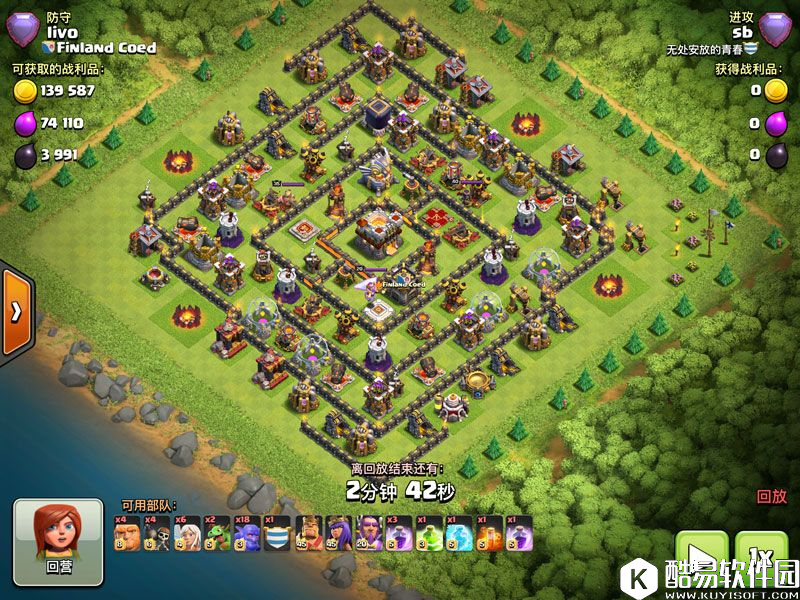The width and height of the screenshot is (800, 600).
Task: Open the orange side panel arrow
Action: pyautogui.click(x=16, y=310)
